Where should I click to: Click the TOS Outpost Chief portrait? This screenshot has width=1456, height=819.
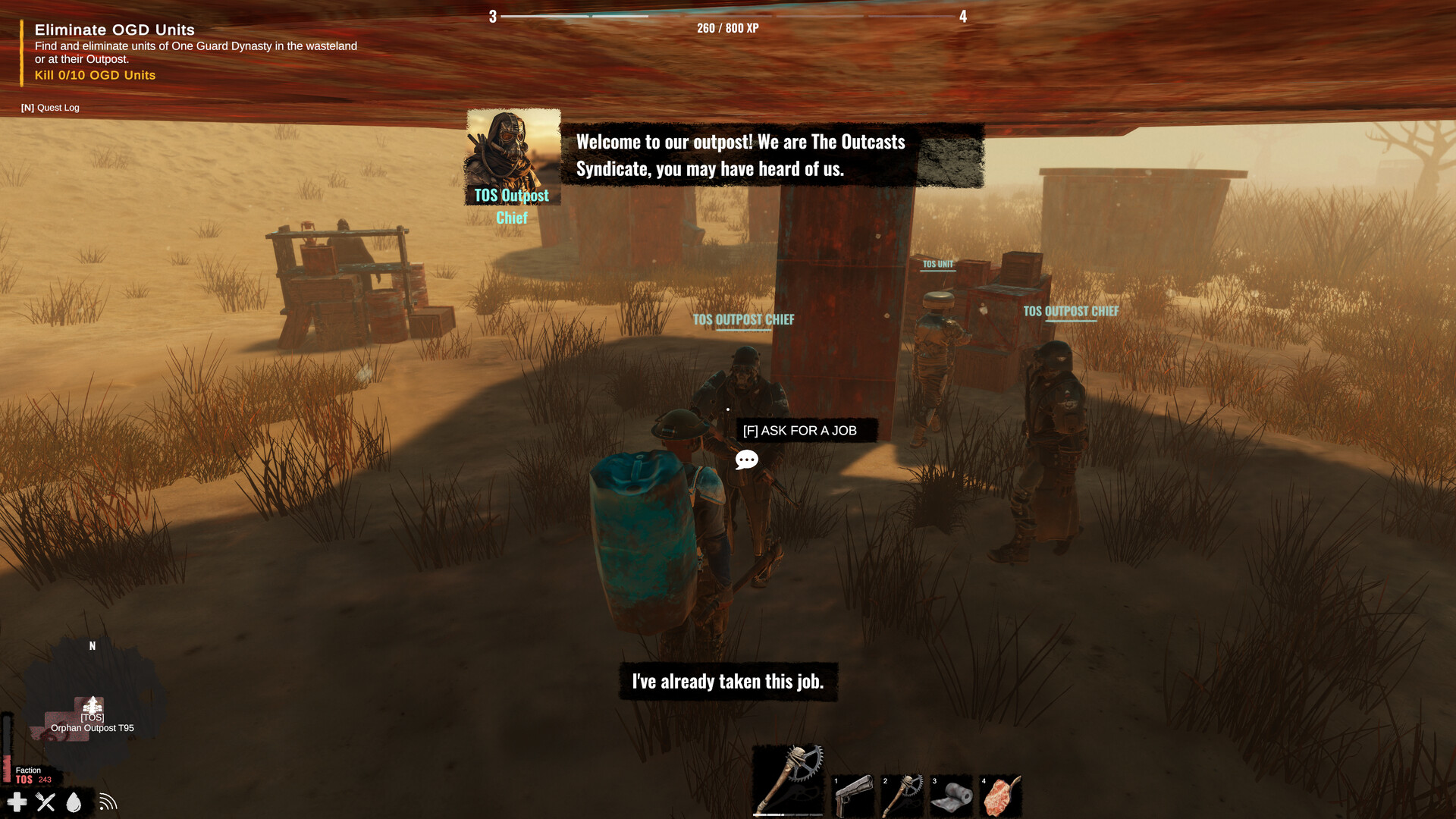tap(513, 155)
